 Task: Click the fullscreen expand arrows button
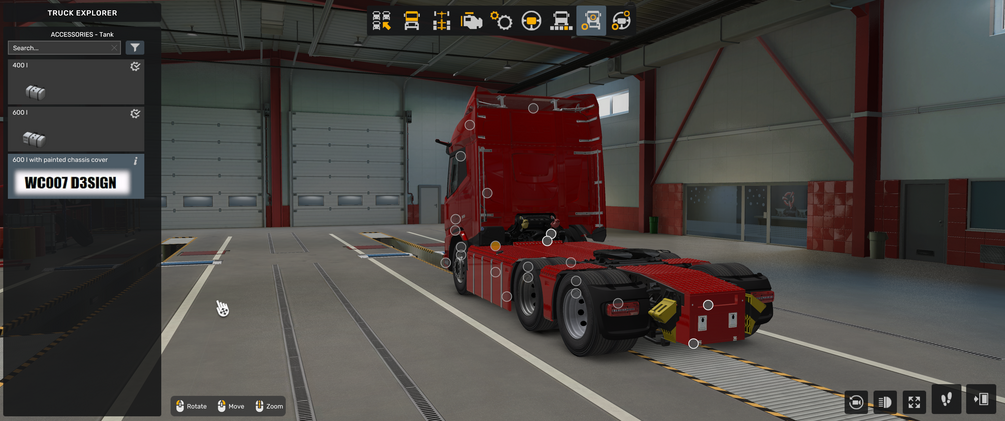tap(914, 402)
